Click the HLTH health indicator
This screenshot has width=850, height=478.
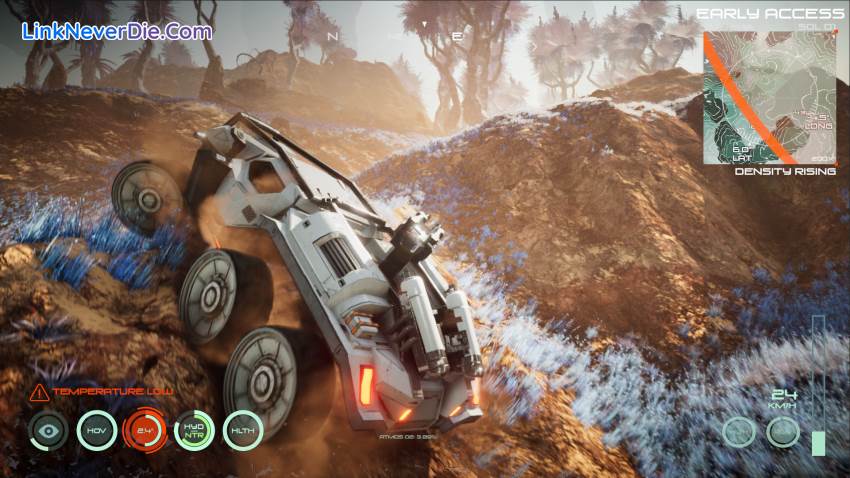coord(243,430)
